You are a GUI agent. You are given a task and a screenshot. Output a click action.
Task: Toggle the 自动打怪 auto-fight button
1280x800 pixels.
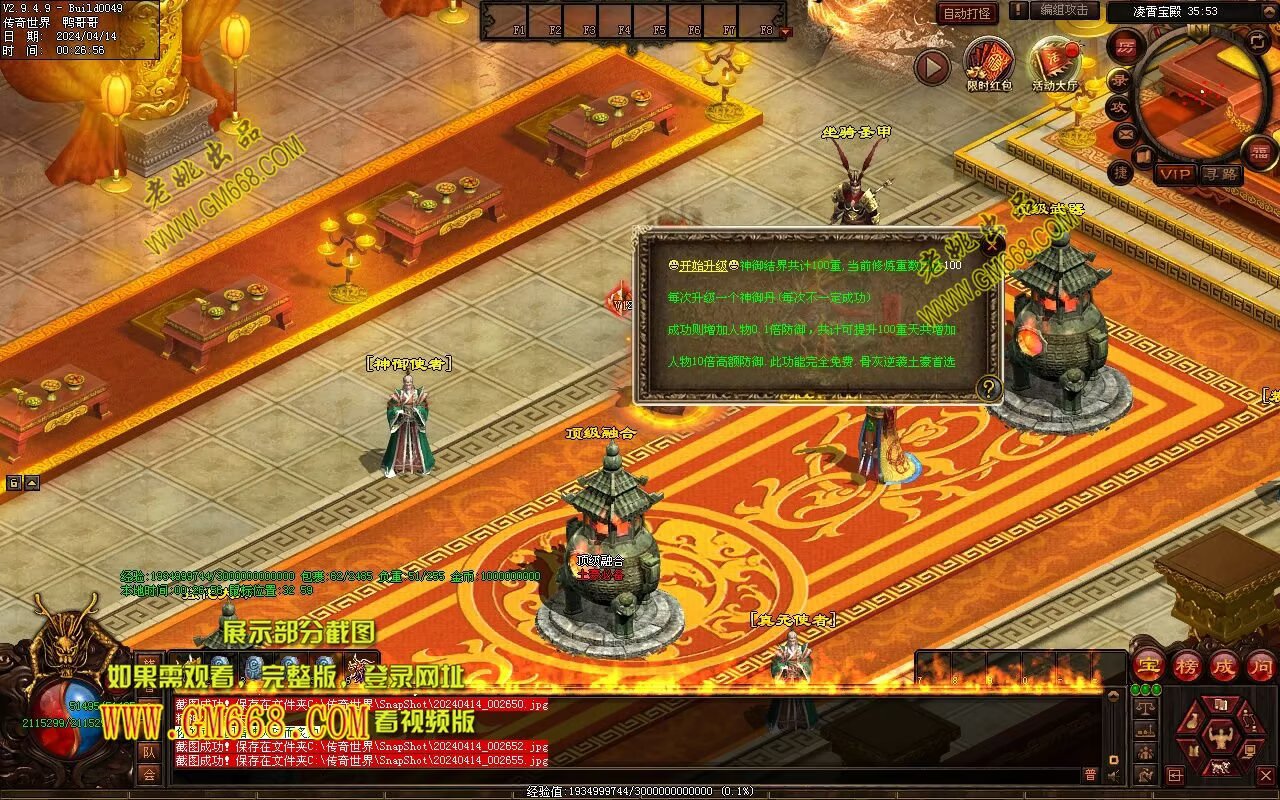click(967, 13)
